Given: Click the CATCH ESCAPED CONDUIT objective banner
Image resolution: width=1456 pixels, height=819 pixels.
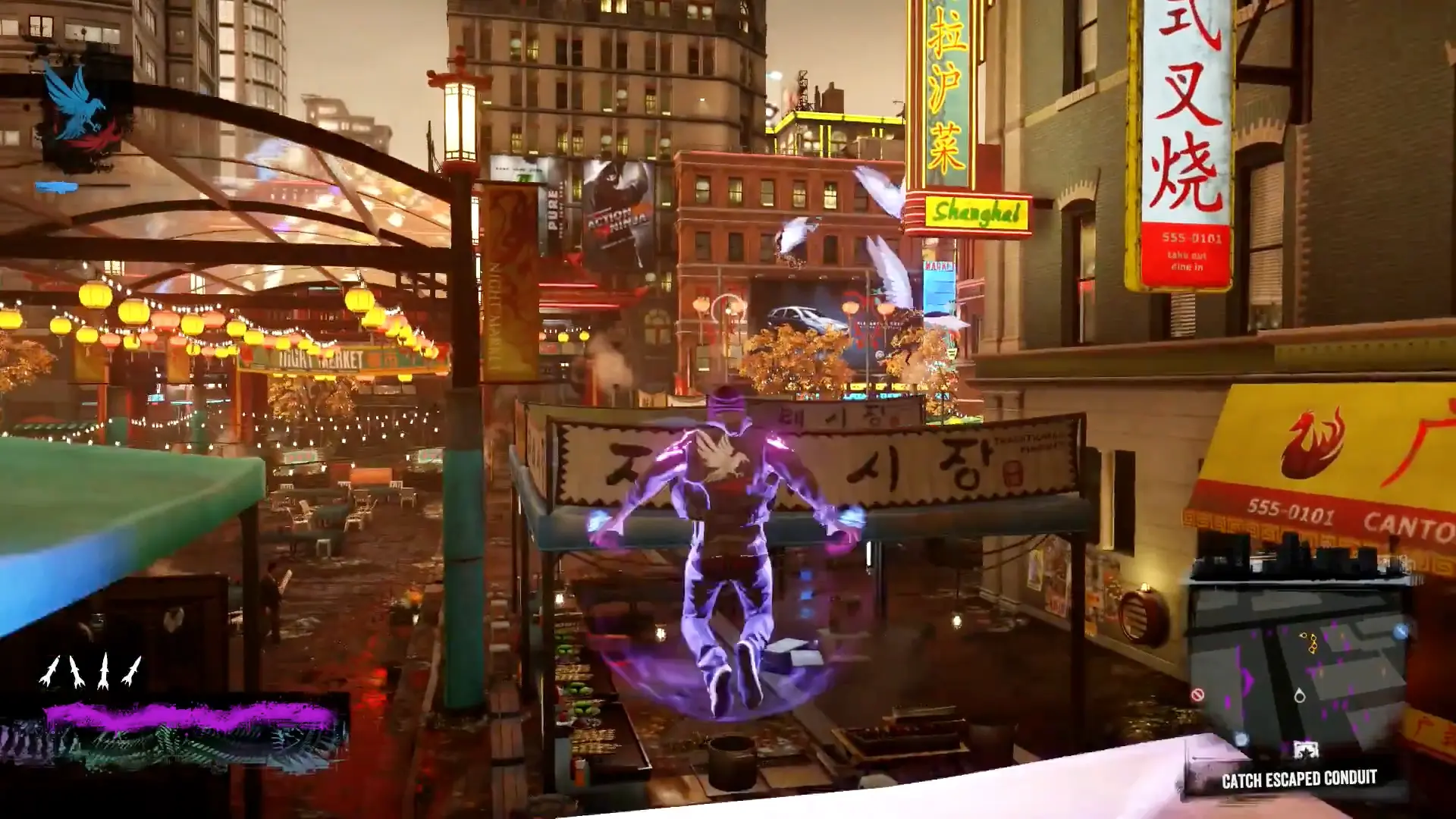Looking at the screenshot, I should click(1300, 777).
